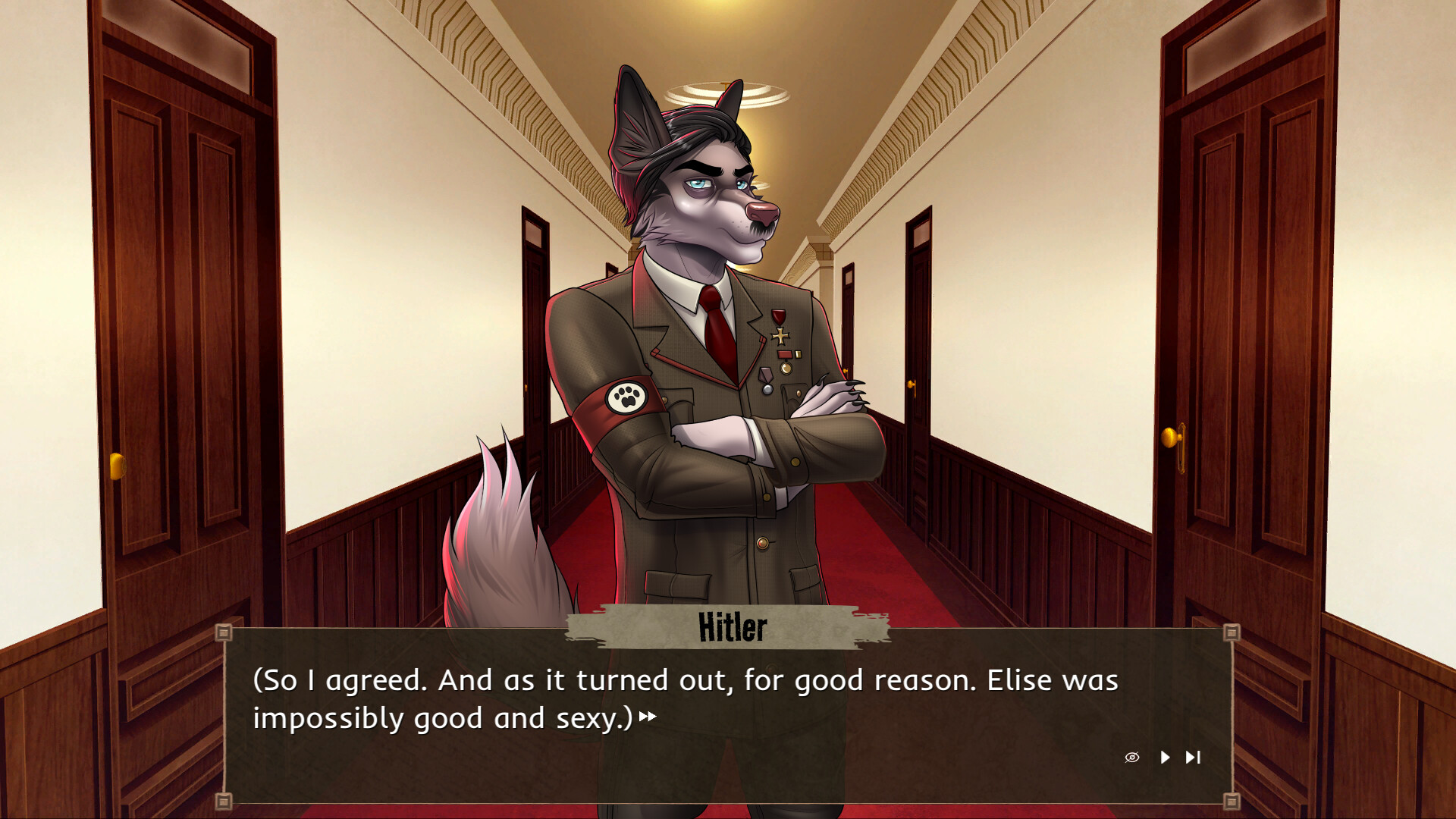
Task: Toggle skip mode with the fast-forward control
Action: (x=1193, y=757)
